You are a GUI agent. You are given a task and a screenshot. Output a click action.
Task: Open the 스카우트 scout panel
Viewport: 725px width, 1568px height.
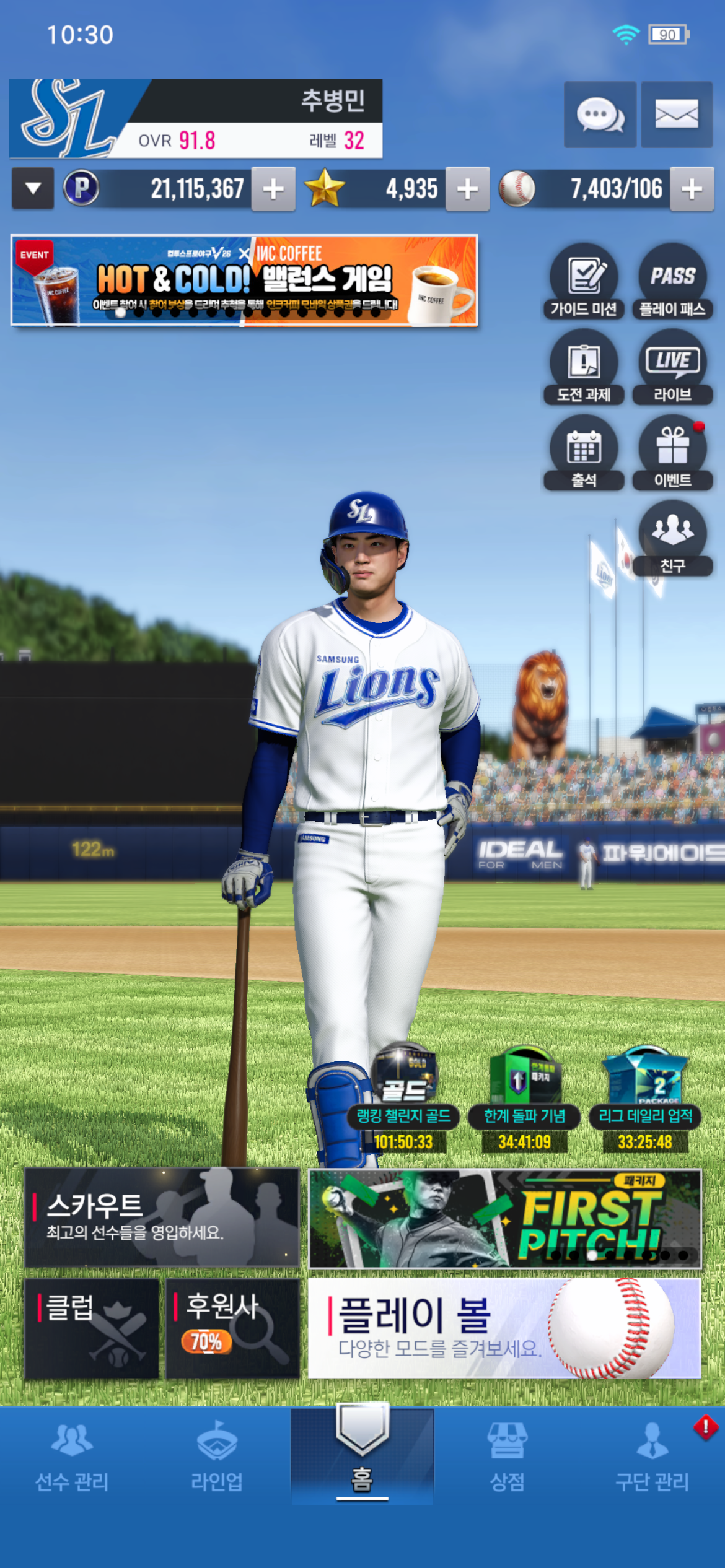[162, 1217]
